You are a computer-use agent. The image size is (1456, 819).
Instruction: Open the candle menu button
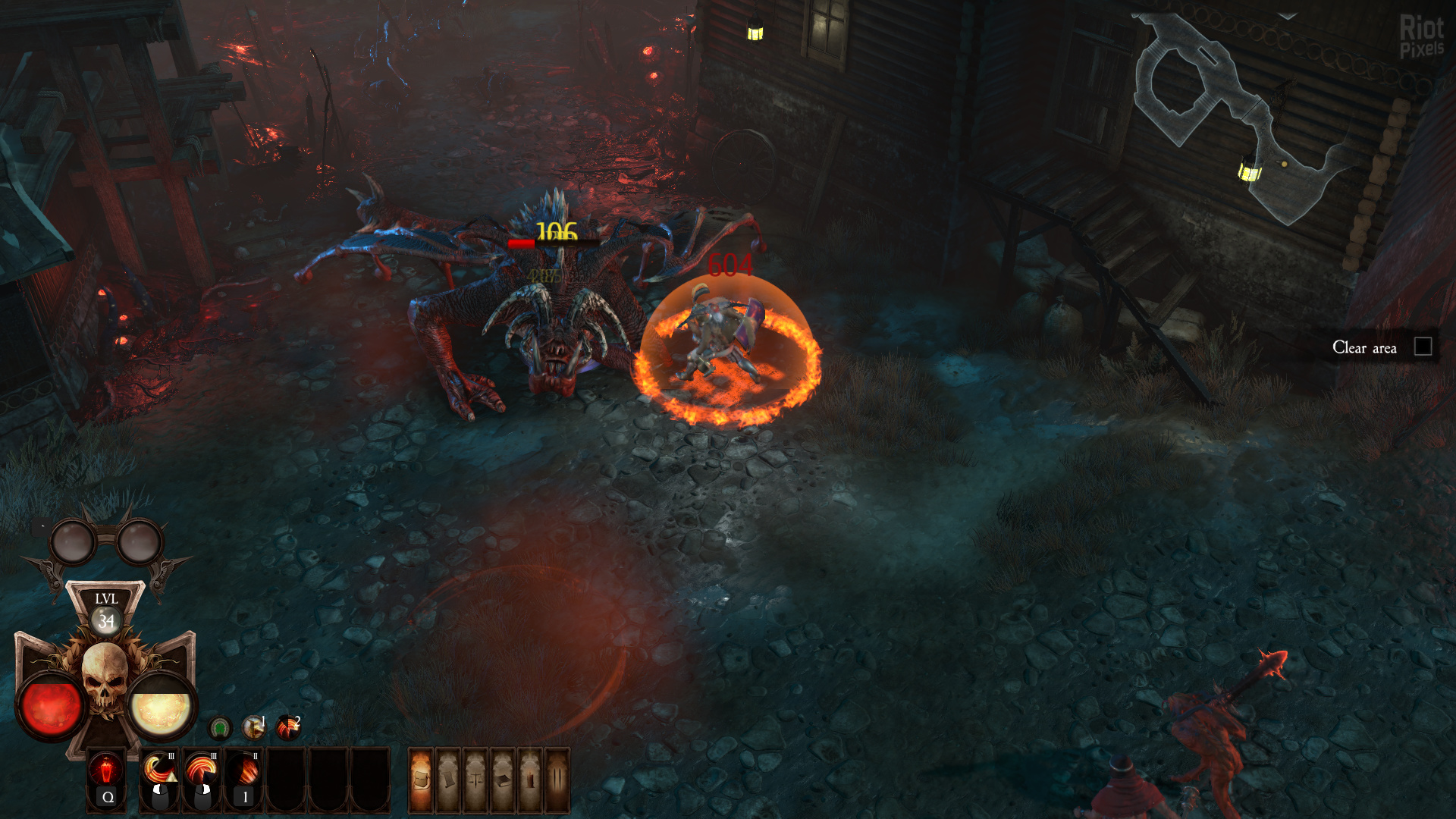[530, 780]
